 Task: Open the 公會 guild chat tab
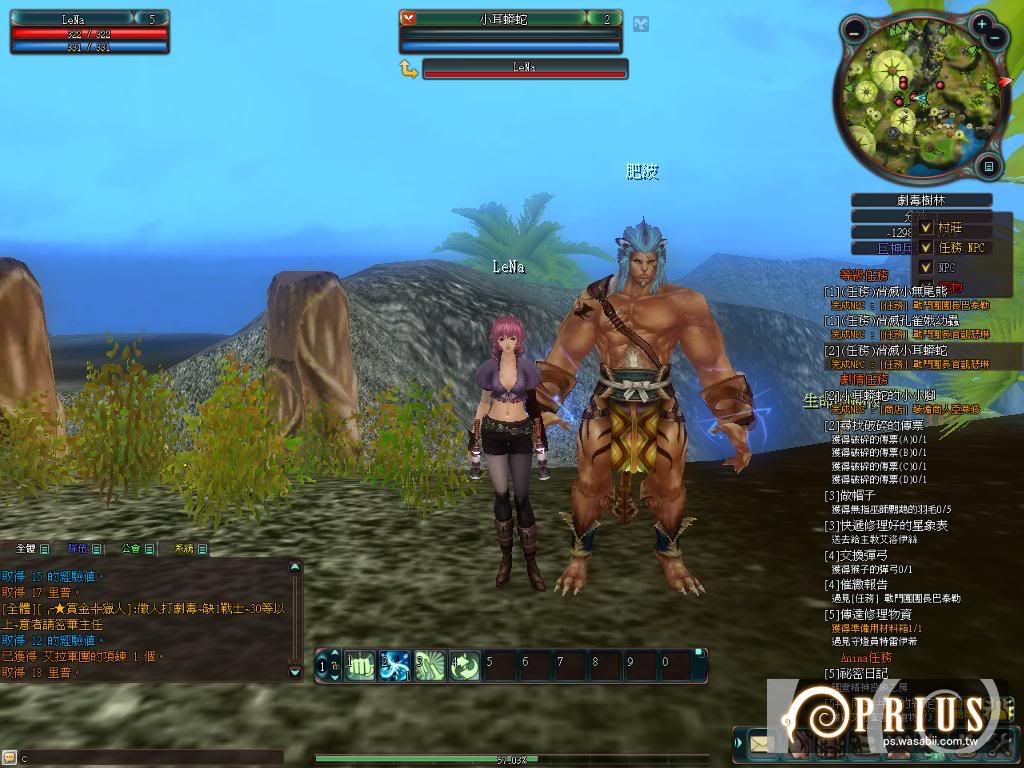click(x=132, y=549)
